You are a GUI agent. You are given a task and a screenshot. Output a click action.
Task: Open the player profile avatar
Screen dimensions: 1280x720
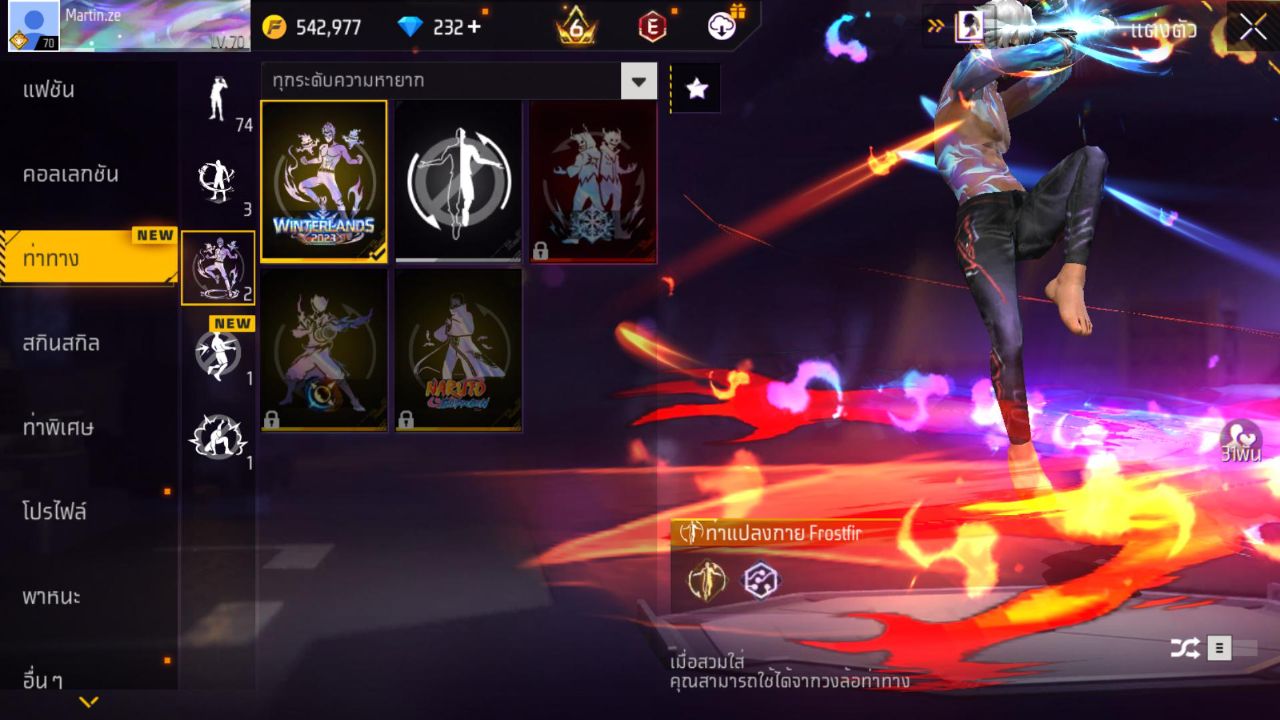click(33, 26)
